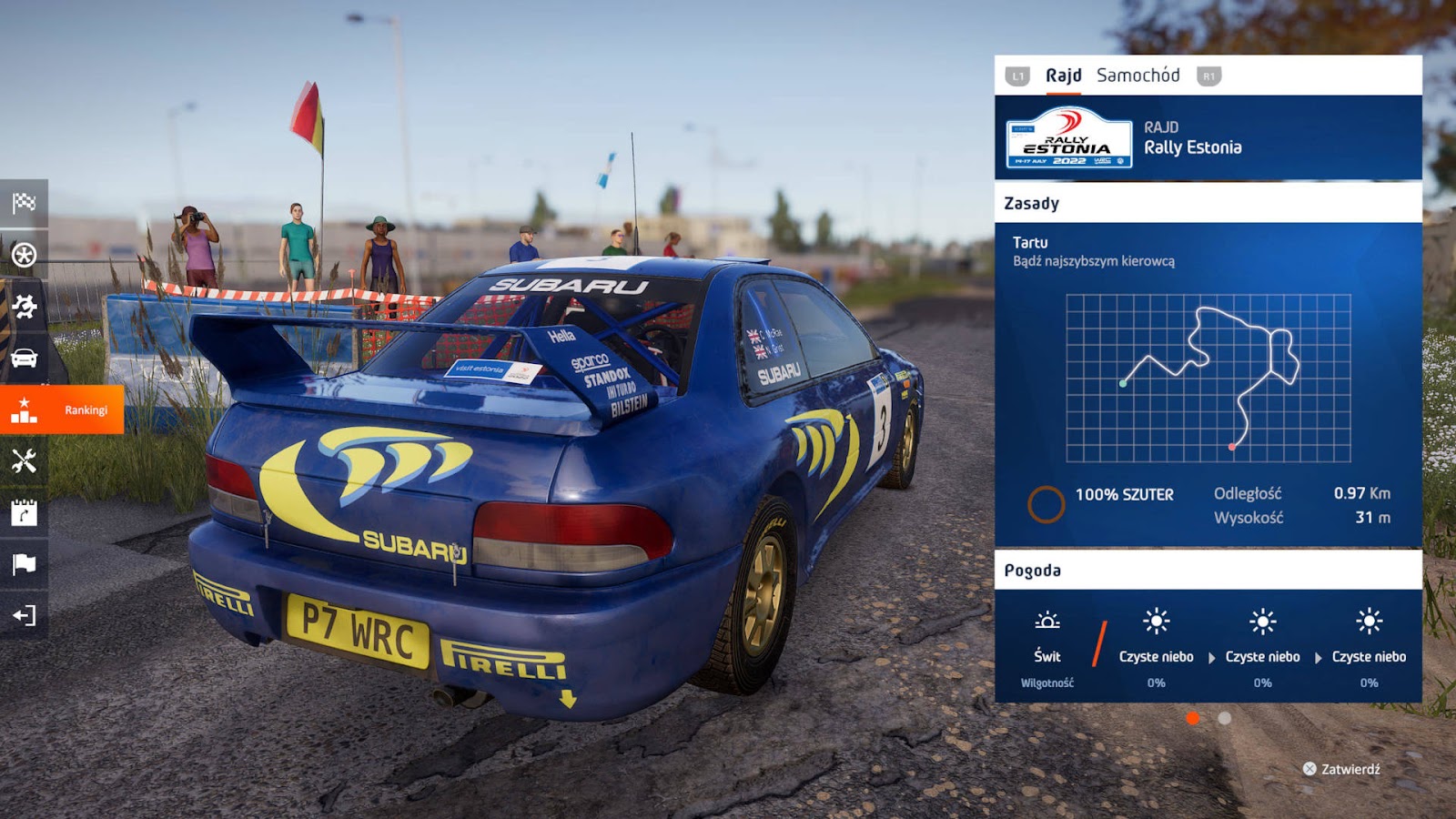Select the crossed wrench tools icon

click(24, 461)
